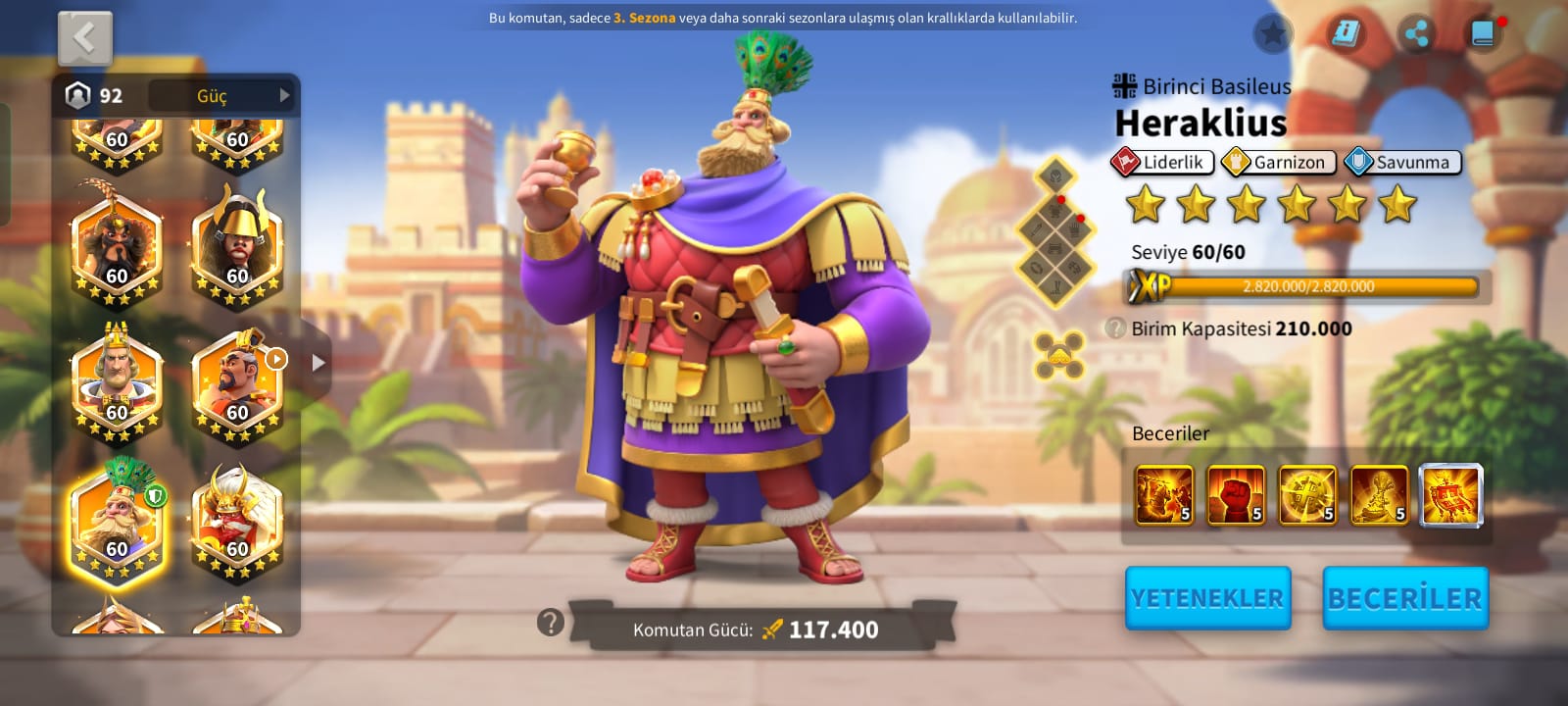The width and height of the screenshot is (1568, 706).
Task: Select the gold shield skill icon
Action: (1307, 495)
